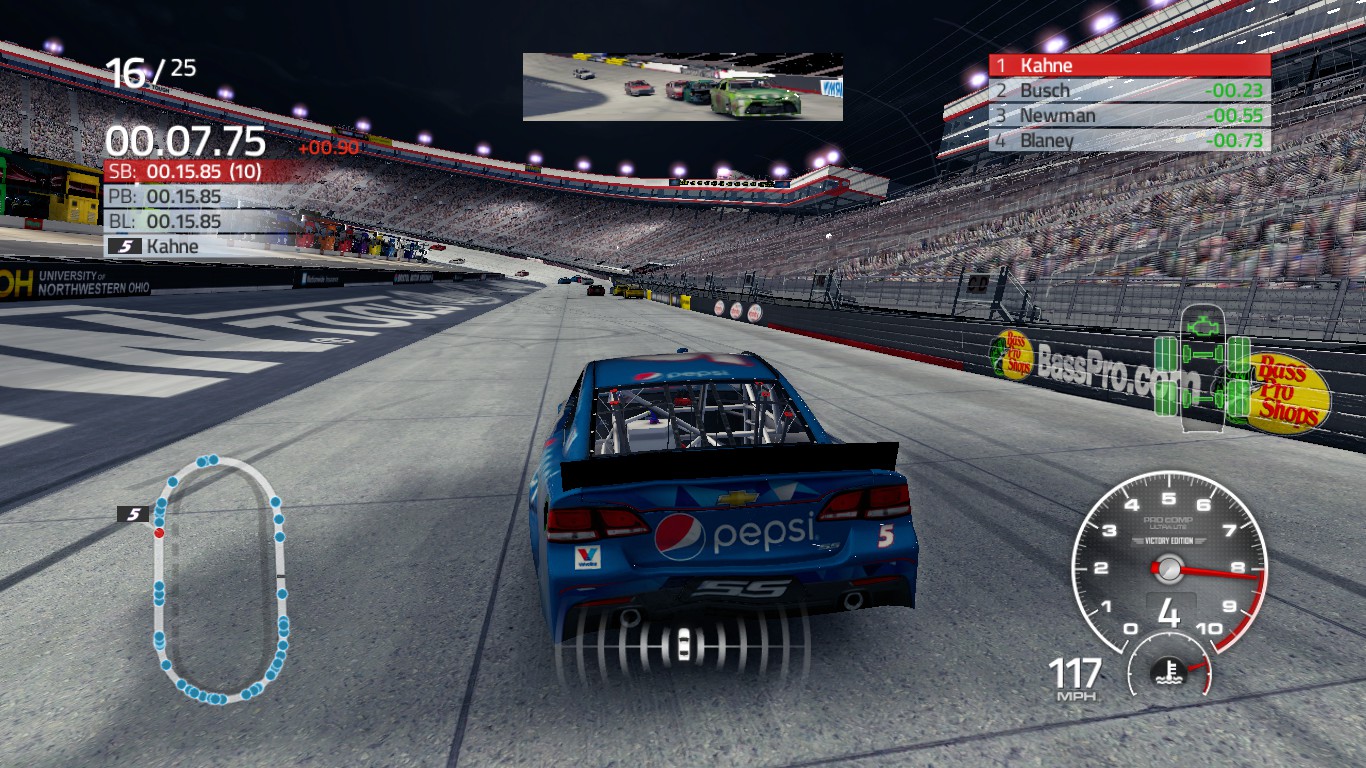Click the green engine status icon
This screenshot has width=1366, height=768.
(1201, 325)
